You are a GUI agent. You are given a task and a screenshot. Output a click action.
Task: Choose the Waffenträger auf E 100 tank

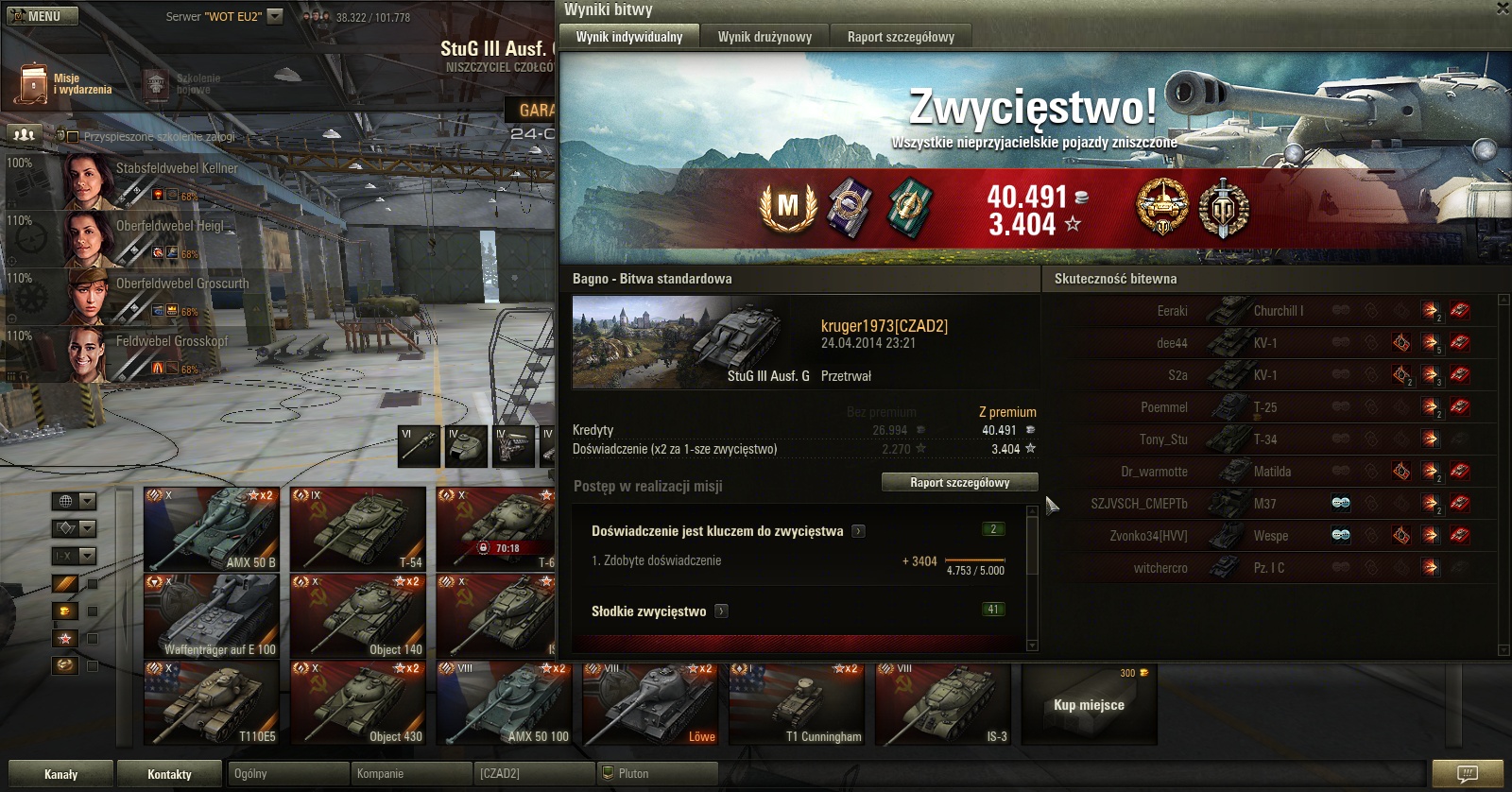click(x=211, y=615)
